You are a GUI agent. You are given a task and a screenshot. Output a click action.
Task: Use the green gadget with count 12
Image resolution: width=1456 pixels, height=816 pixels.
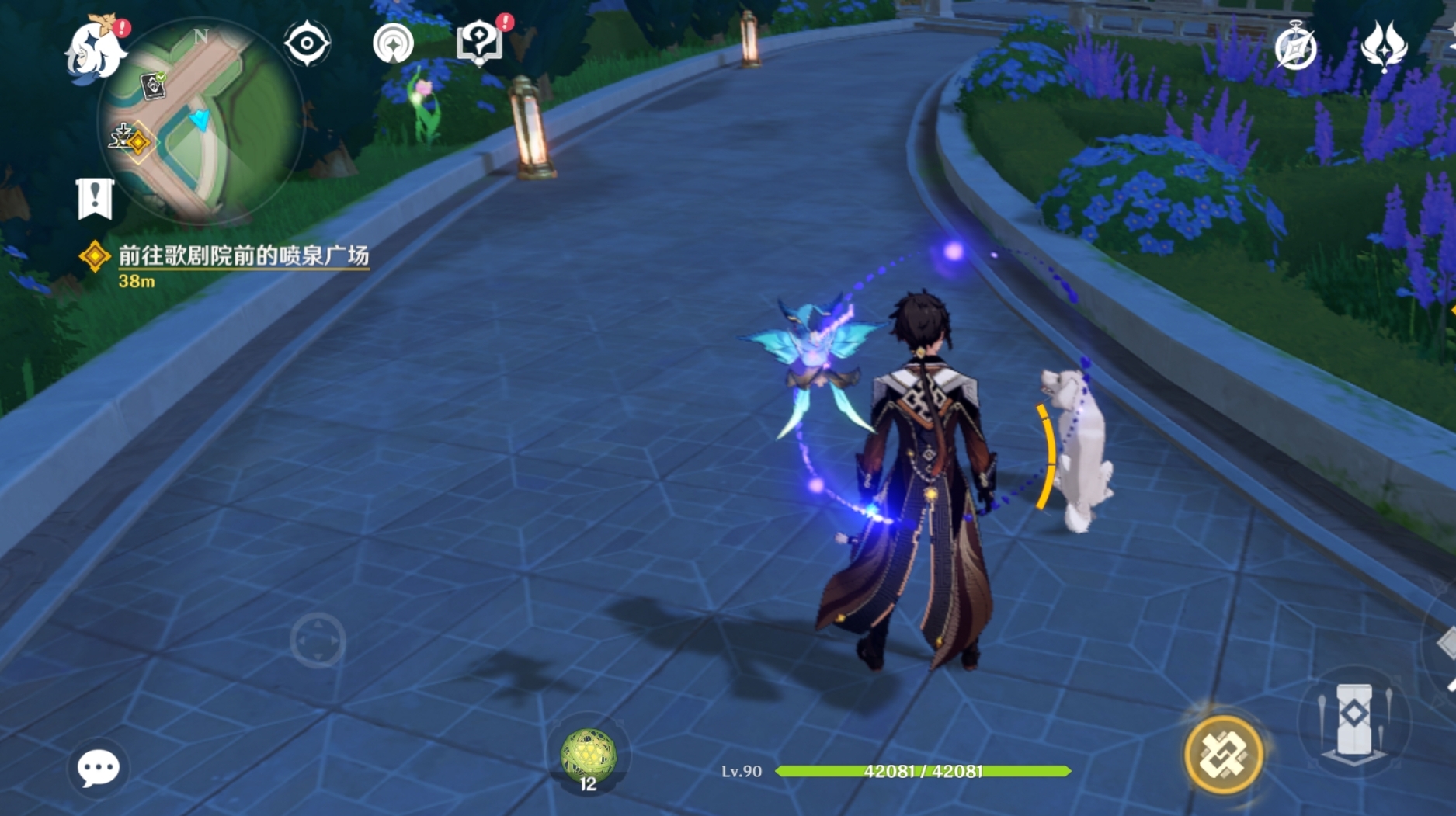588,755
